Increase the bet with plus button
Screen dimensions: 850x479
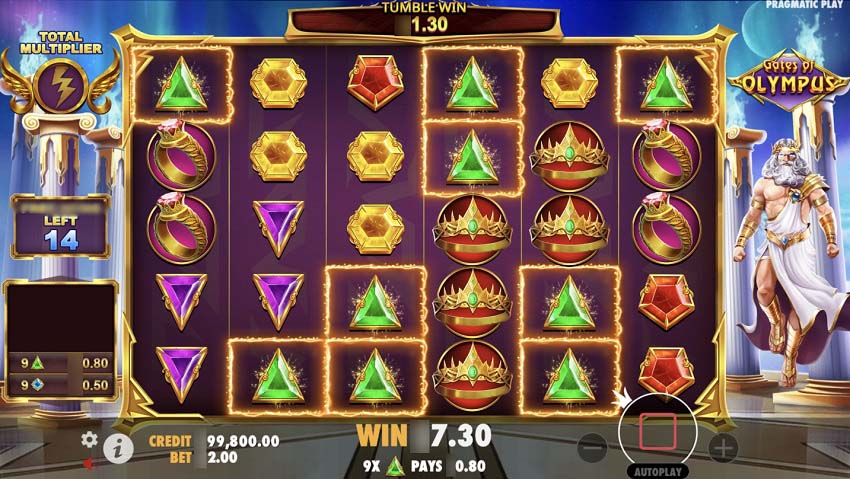pos(723,447)
